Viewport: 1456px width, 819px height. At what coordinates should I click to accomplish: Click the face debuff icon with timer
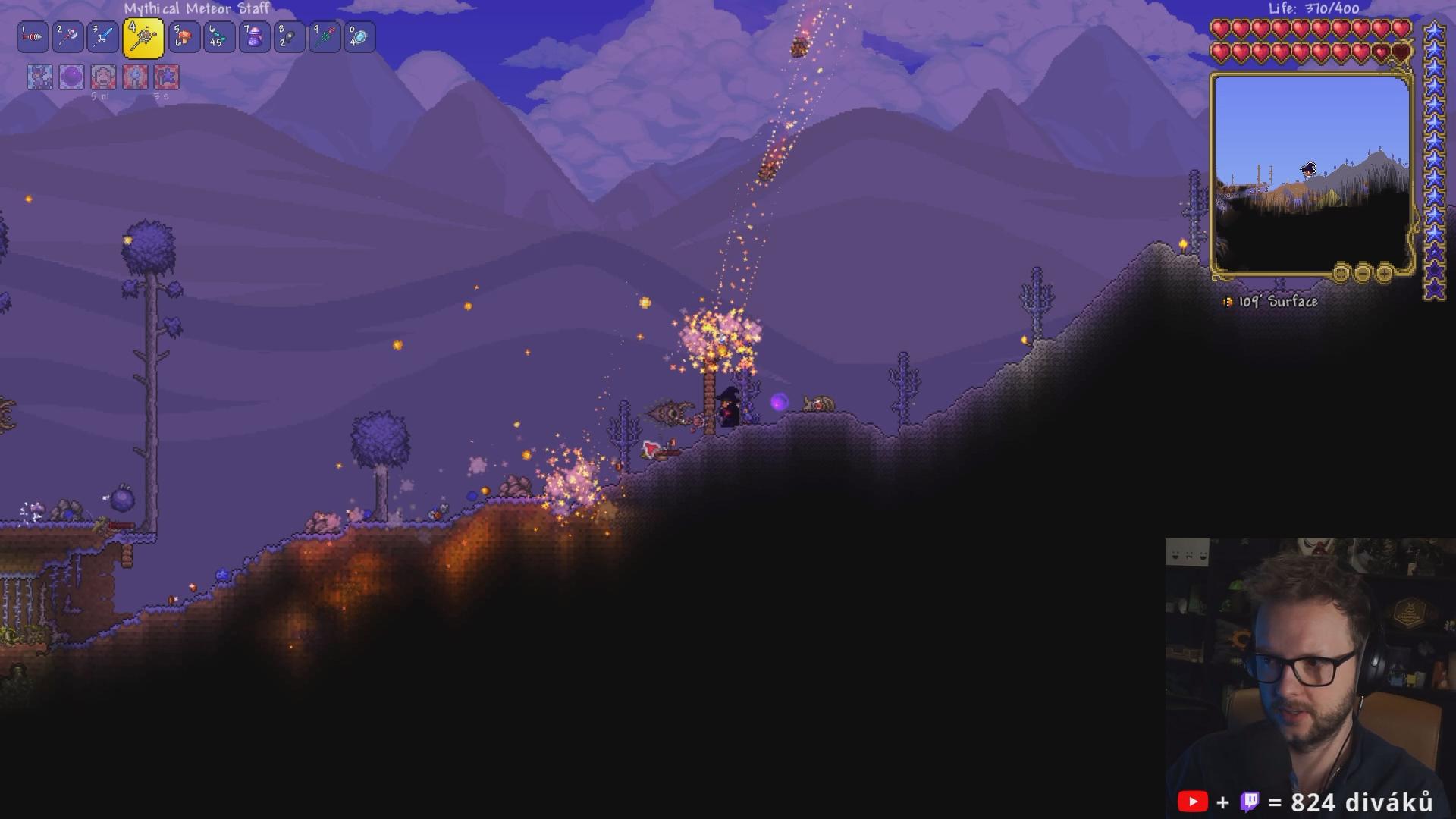pos(103,77)
